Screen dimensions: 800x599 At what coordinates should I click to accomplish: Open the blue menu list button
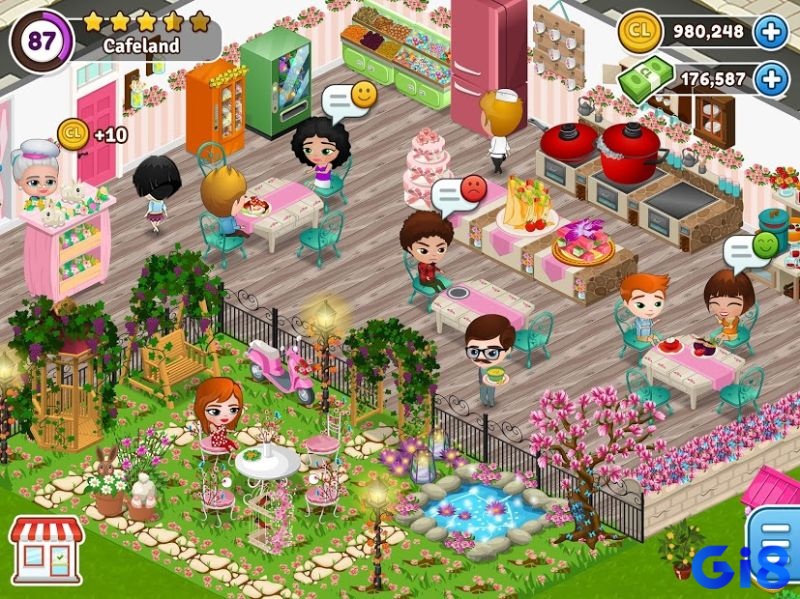coord(774,541)
